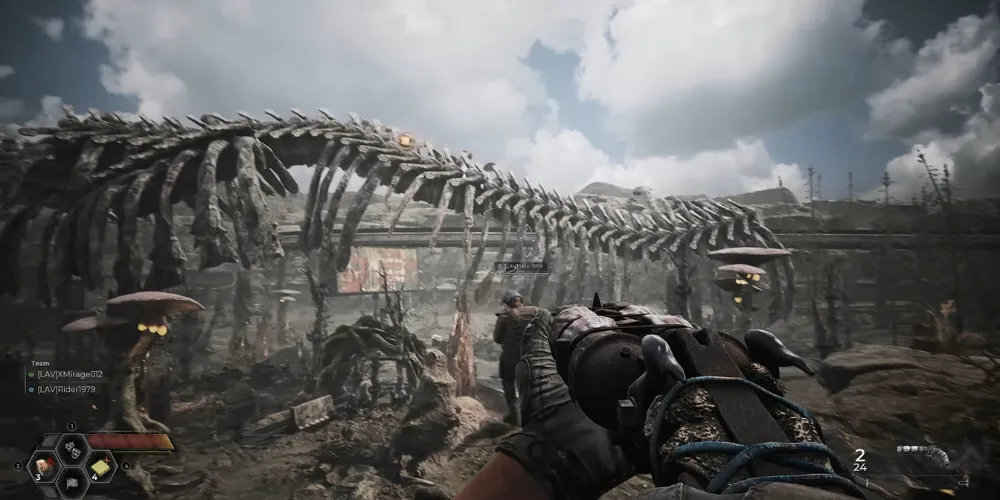Viewport: 1000px width, 500px height.
Task: Select the yellow block item slot
Action: 100,466
